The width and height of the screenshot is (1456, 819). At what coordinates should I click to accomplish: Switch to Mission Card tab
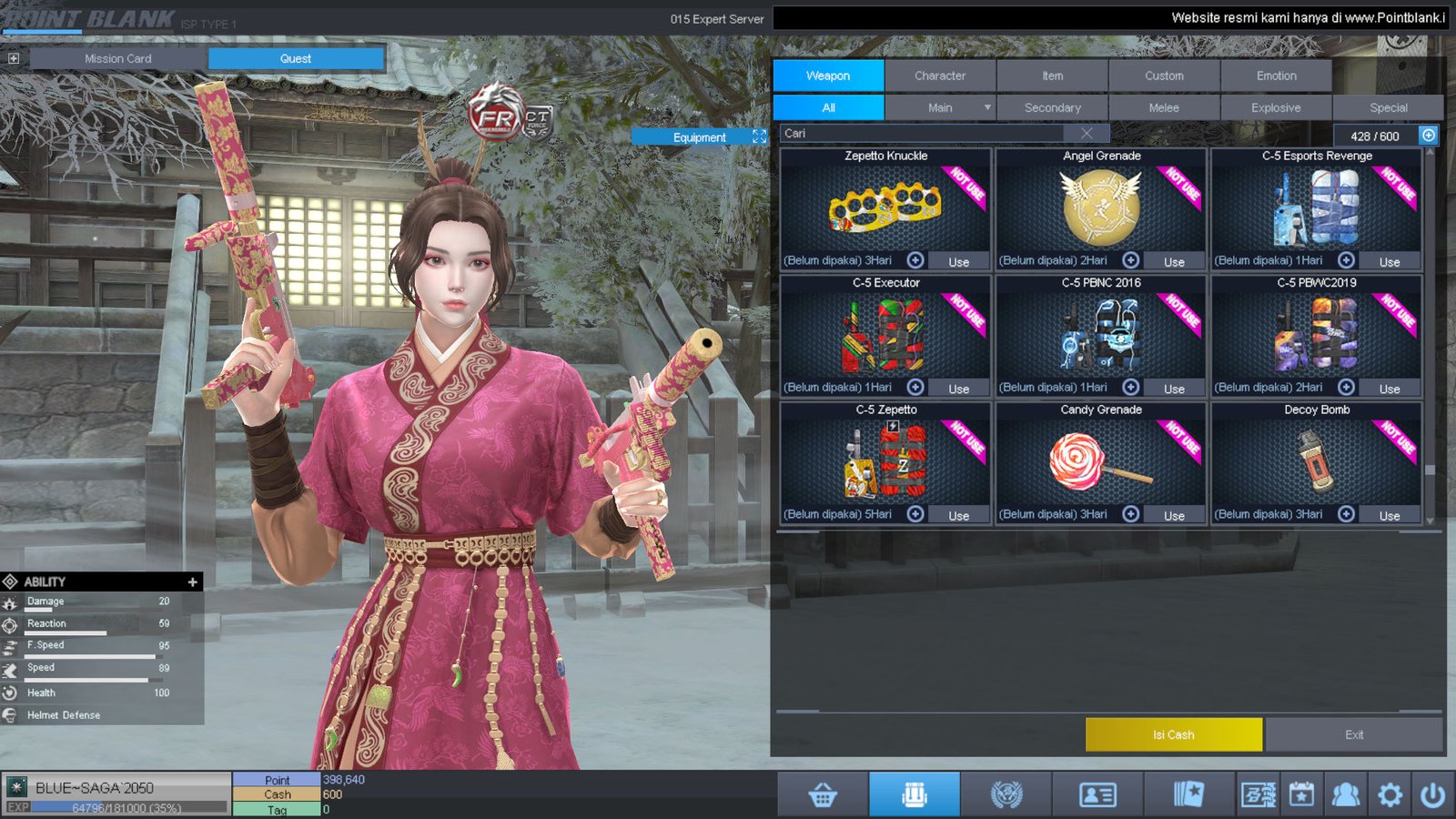click(118, 58)
